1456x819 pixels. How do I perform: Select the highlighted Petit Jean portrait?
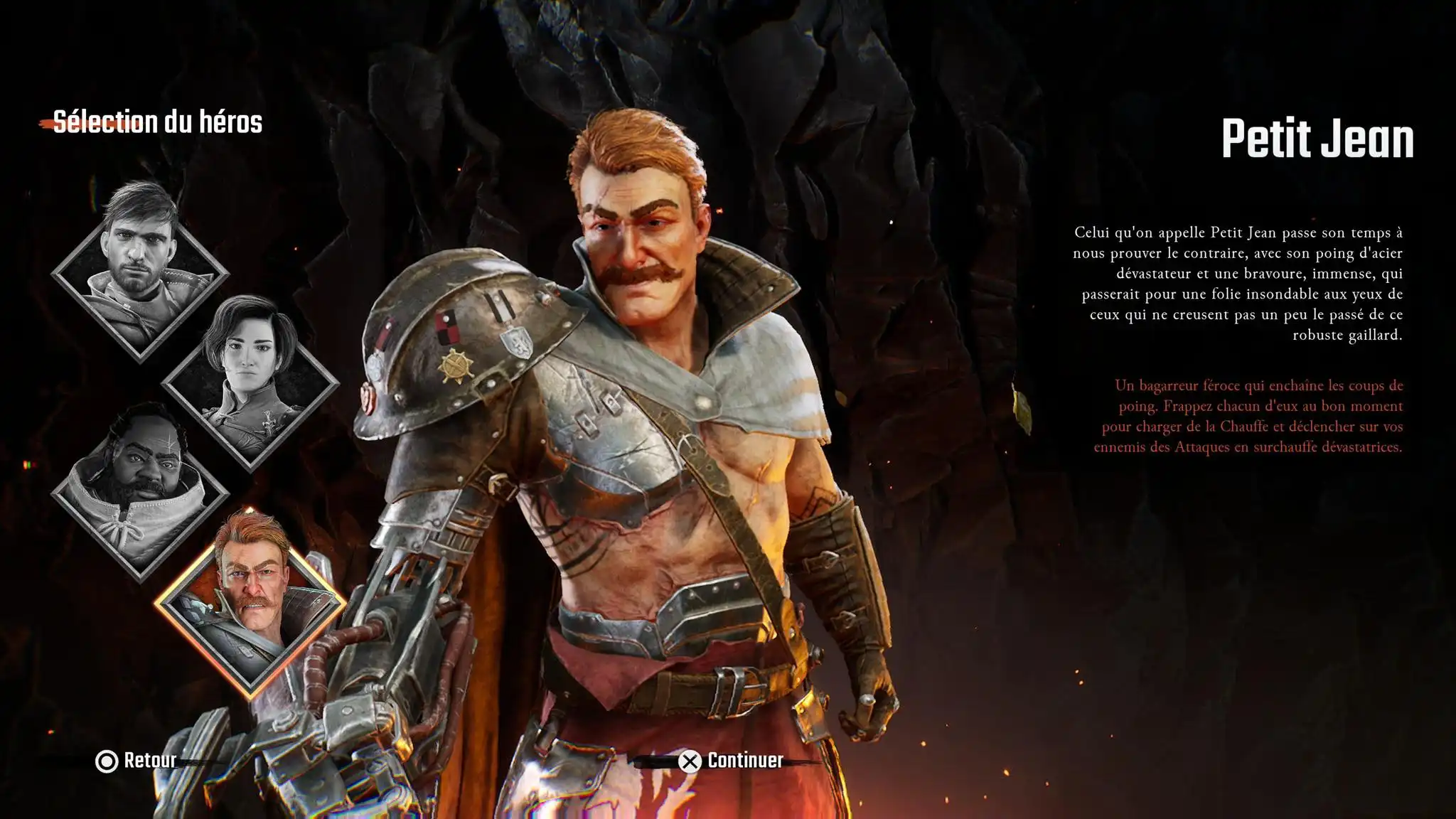point(250,603)
